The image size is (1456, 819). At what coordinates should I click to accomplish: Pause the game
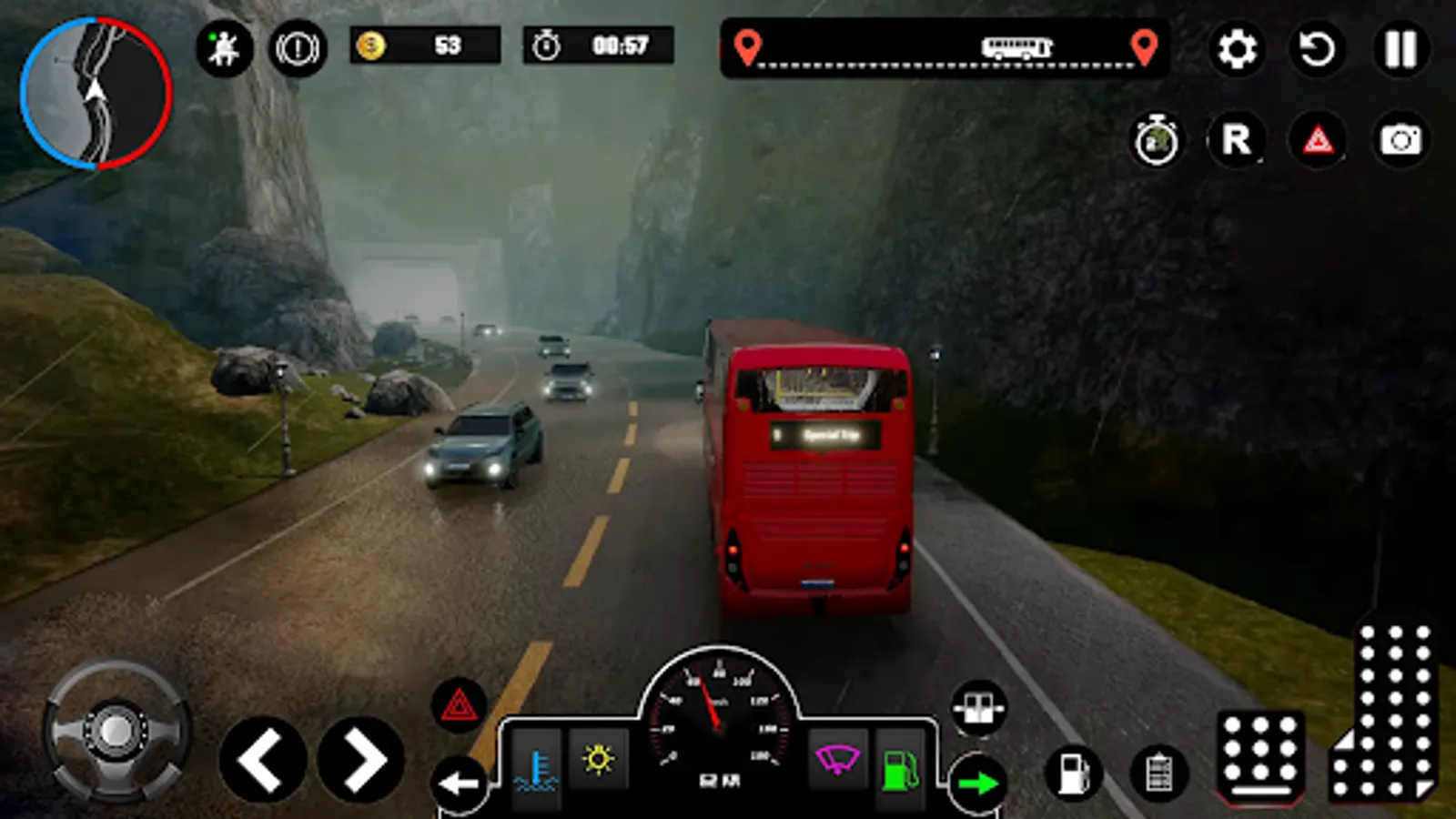click(x=1400, y=49)
